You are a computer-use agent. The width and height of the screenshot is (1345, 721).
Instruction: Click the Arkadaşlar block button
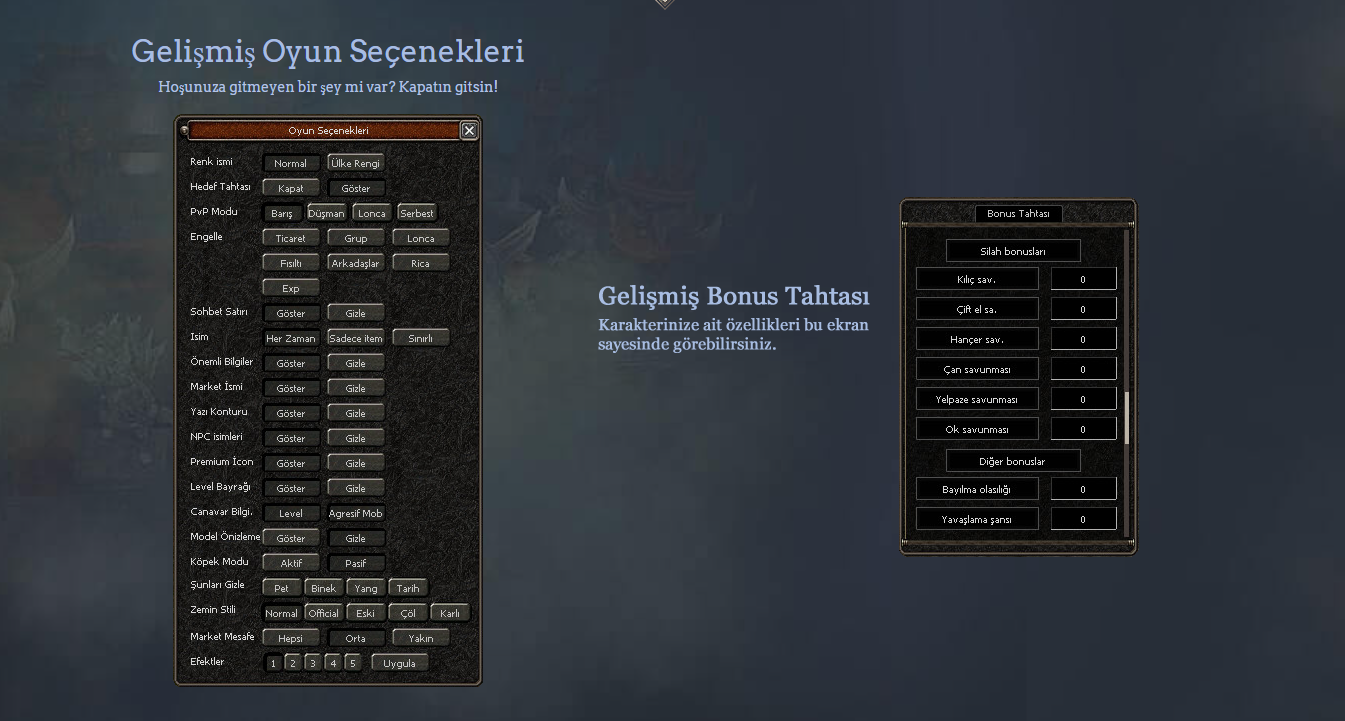[355, 263]
